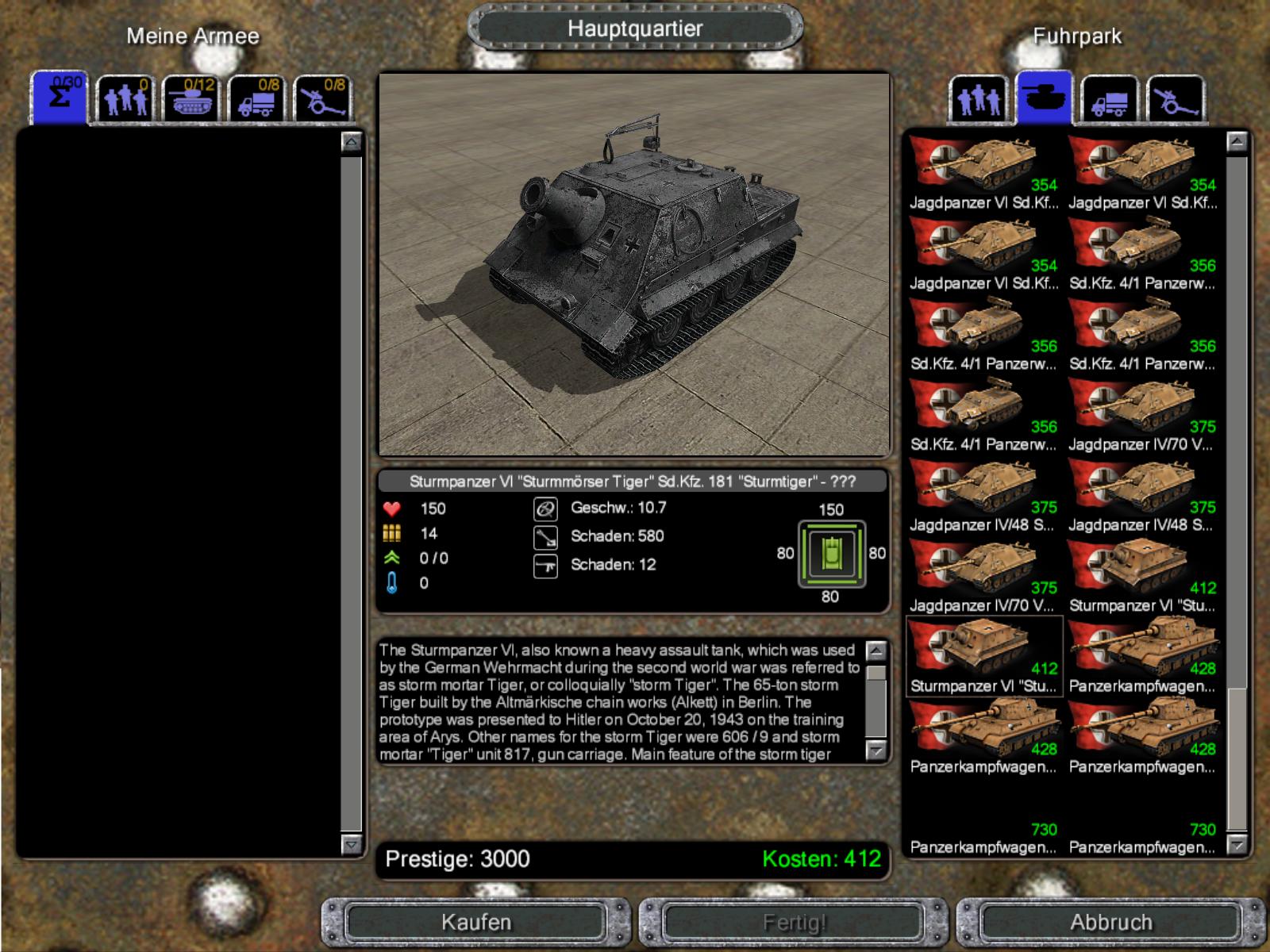Screen dimensions: 1270x952
Task: Click Fuhrpark list scroll-down arrow
Action: click(x=1237, y=846)
